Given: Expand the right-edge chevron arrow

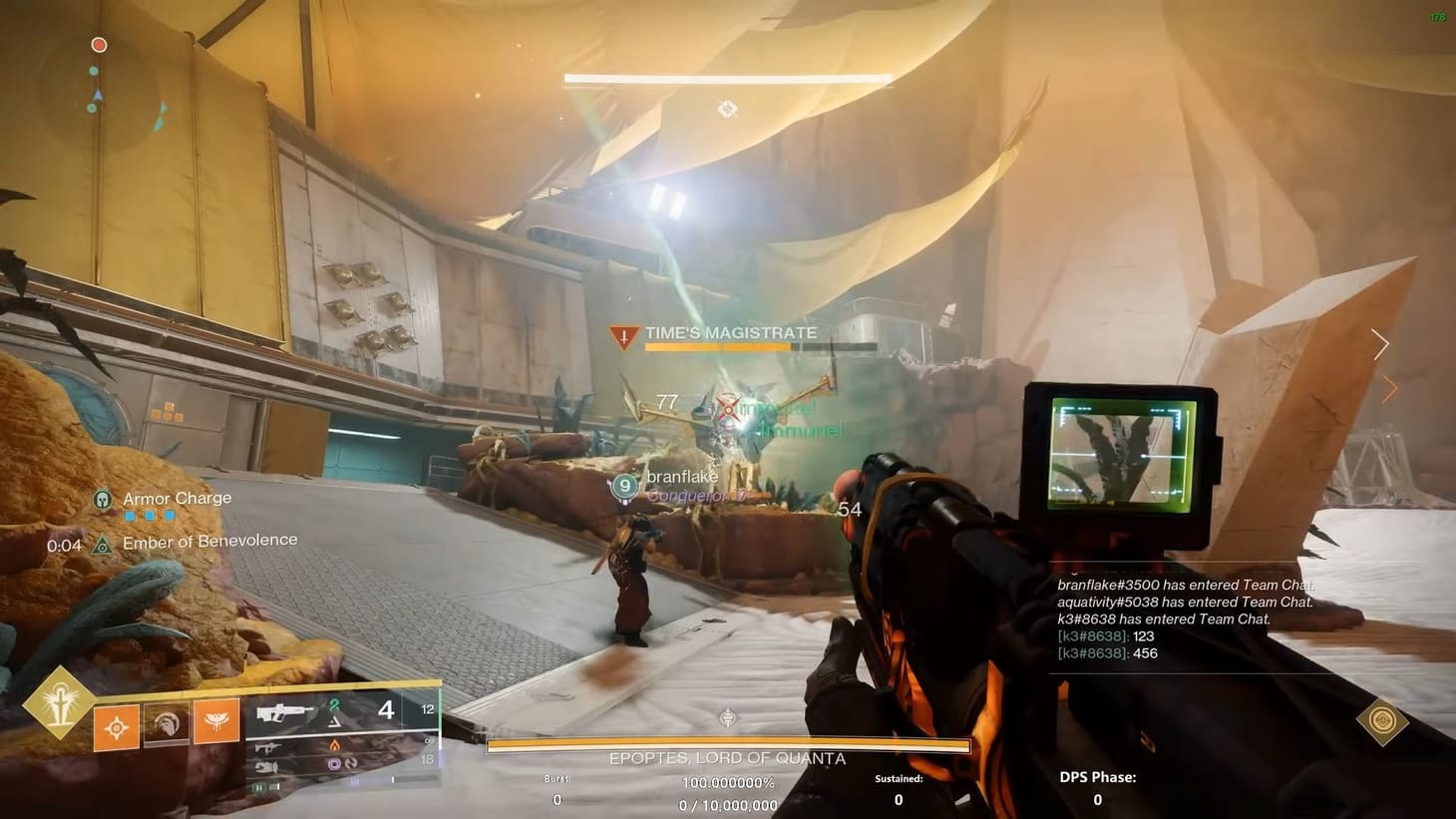Looking at the screenshot, I should (1380, 343).
